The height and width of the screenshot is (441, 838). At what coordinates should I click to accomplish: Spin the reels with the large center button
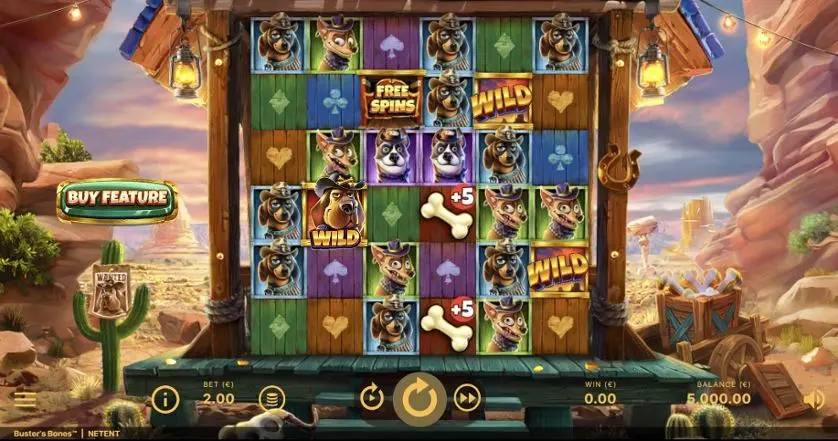click(x=419, y=399)
